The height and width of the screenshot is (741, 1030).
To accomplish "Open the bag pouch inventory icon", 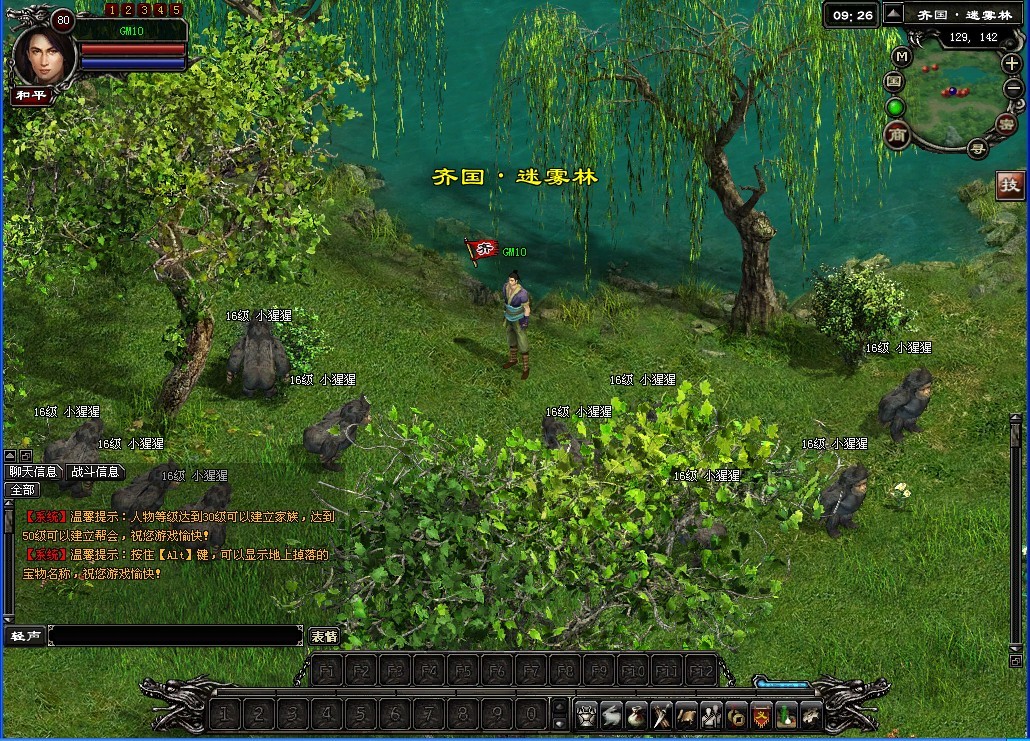I will coord(636,714).
